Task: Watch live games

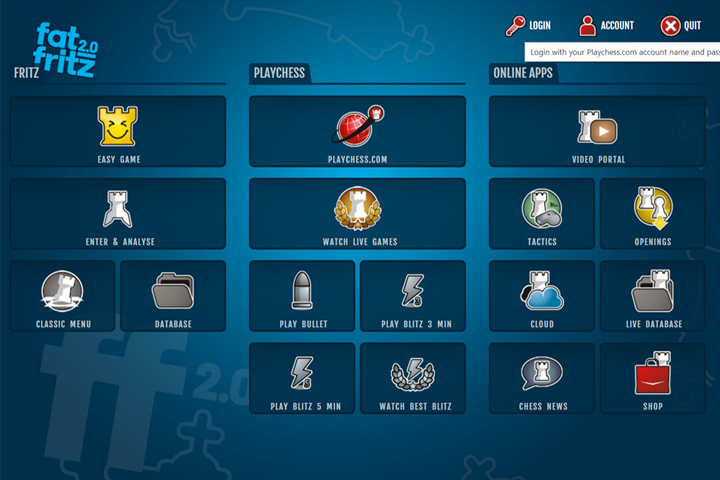Action: tap(357, 214)
